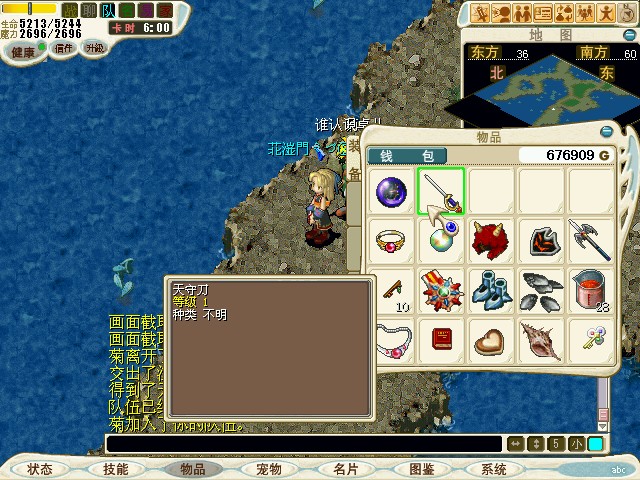Open the 信件 mail button
The width and height of the screenshot is (640, 480).
64,47
